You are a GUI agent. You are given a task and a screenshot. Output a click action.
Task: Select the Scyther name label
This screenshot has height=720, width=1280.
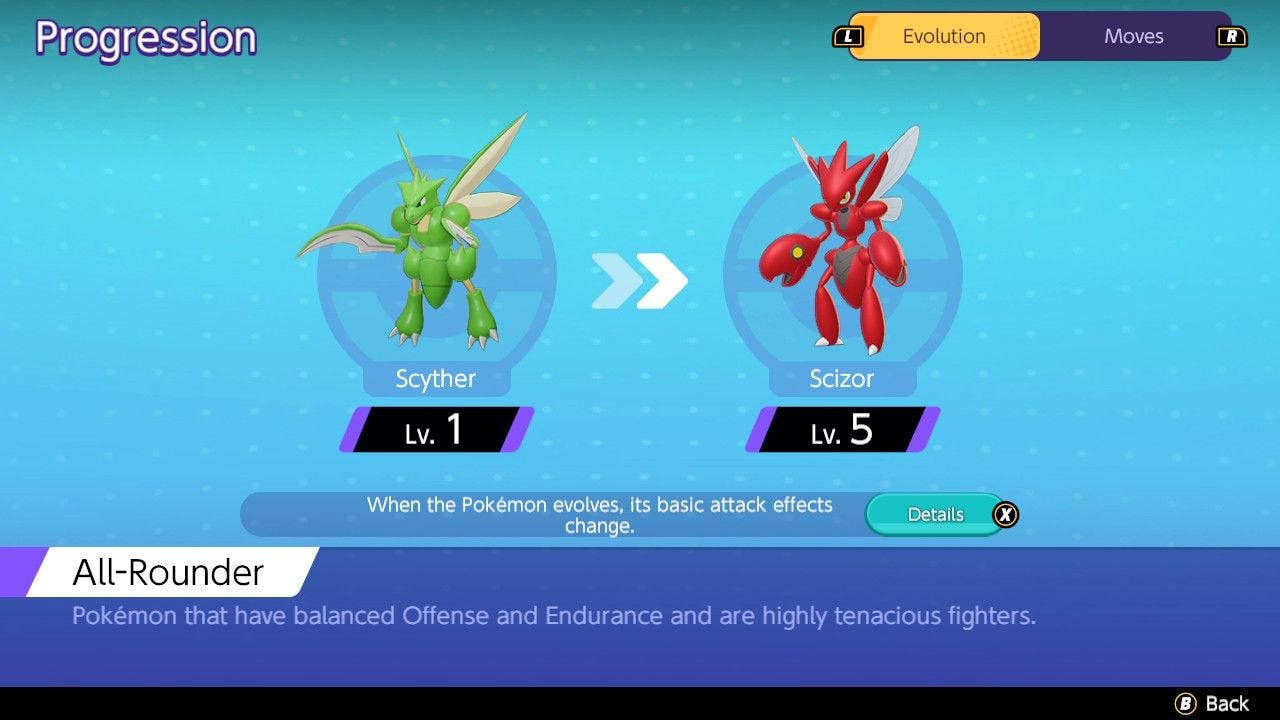point(434,378)
